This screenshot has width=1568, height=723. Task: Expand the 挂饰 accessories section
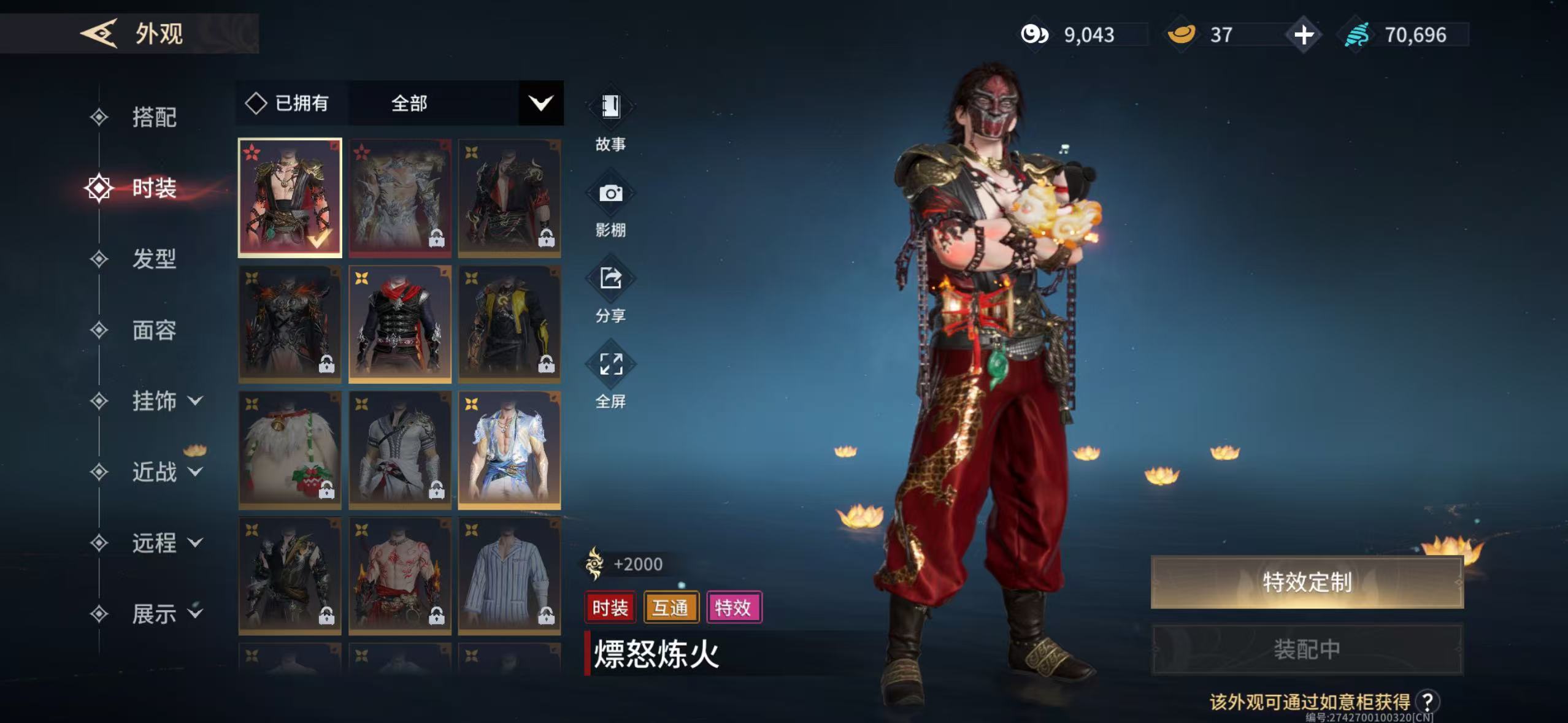point(166,401)
